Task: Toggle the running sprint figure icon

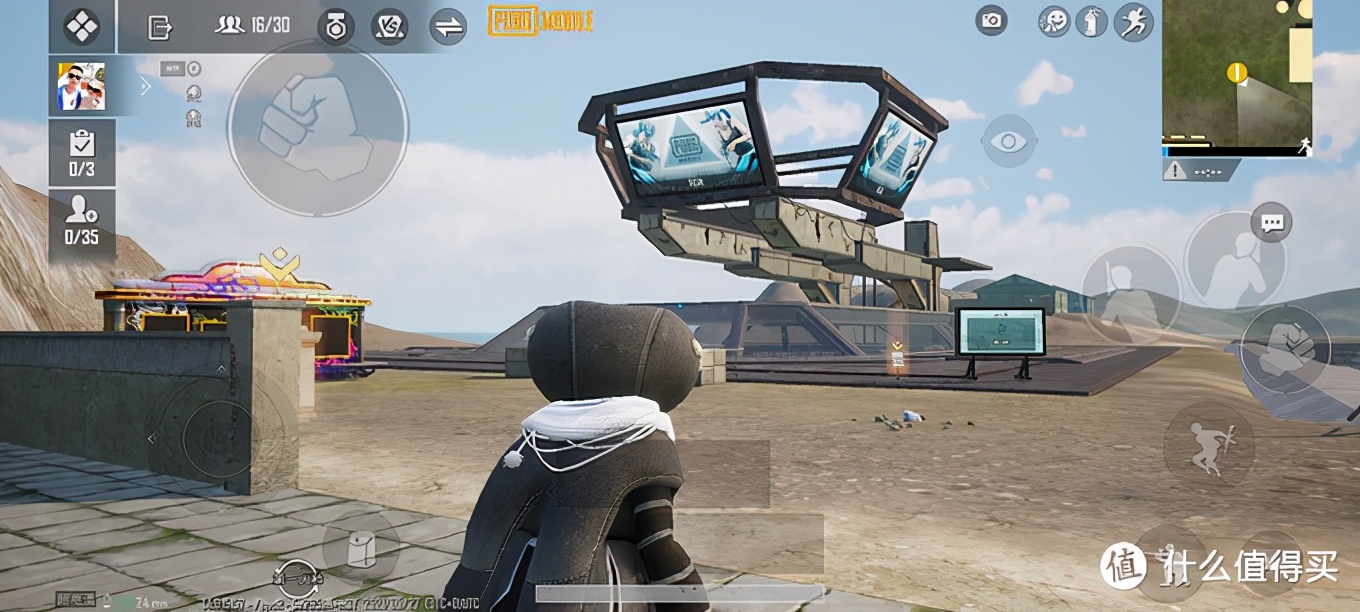Action: (1134, 21)
